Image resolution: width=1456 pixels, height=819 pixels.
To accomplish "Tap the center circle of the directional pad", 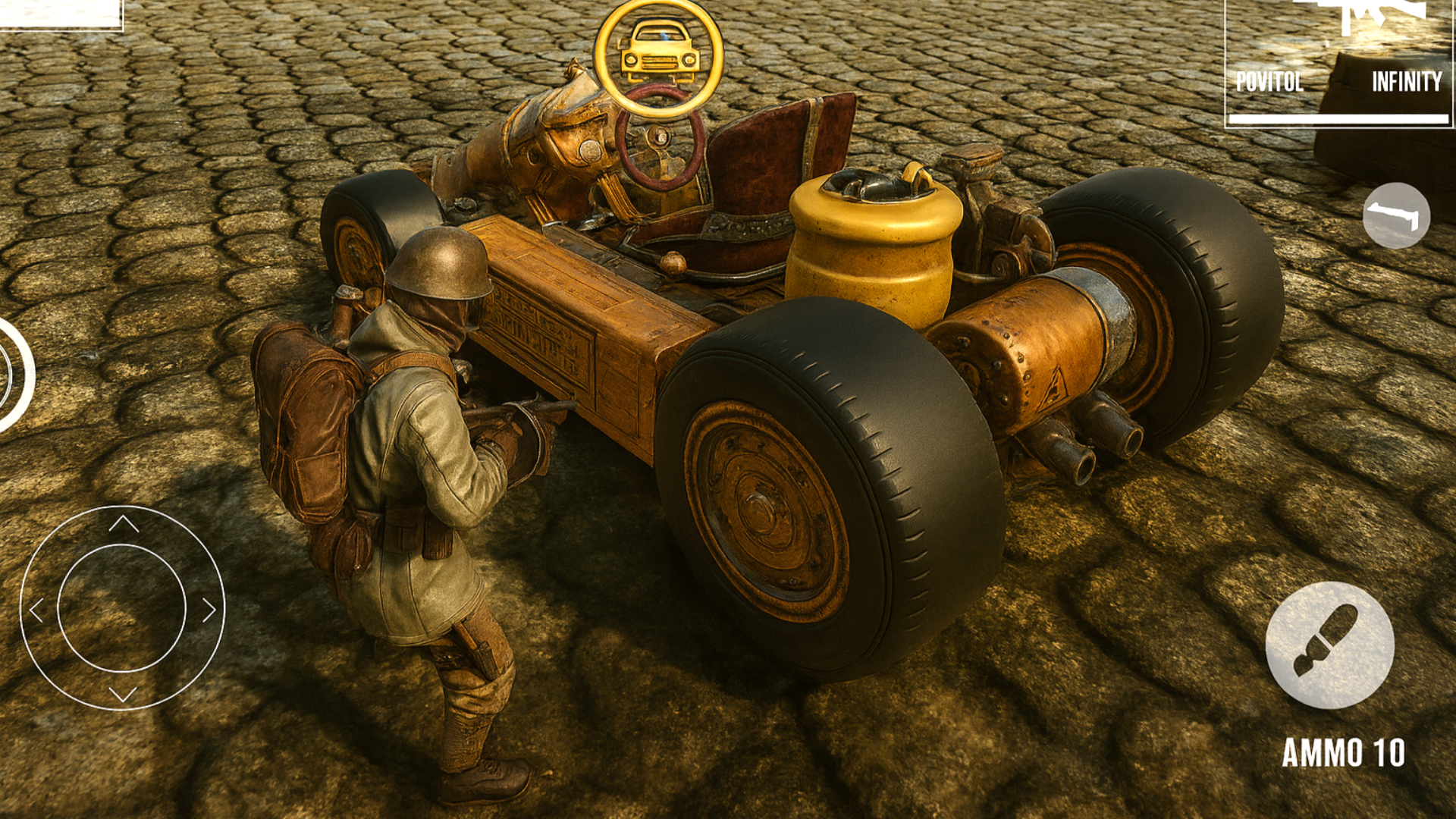I will pos(121,607).
